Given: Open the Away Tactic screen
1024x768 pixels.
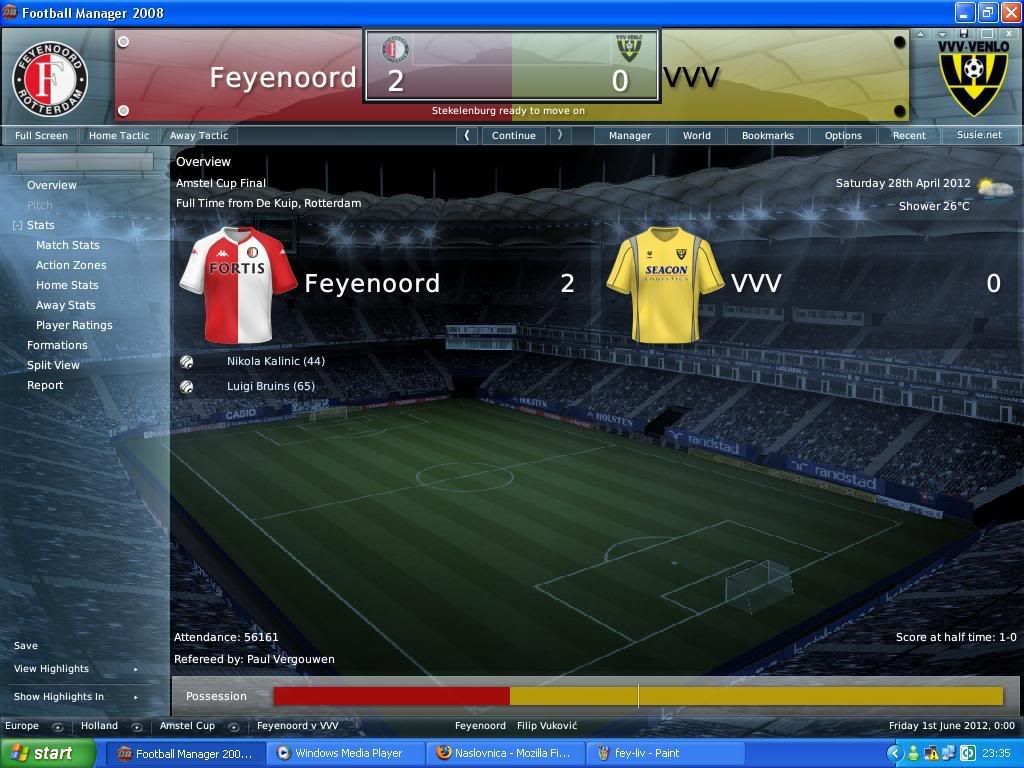Looking at the screenshot, I should click(x=198, y=135).
